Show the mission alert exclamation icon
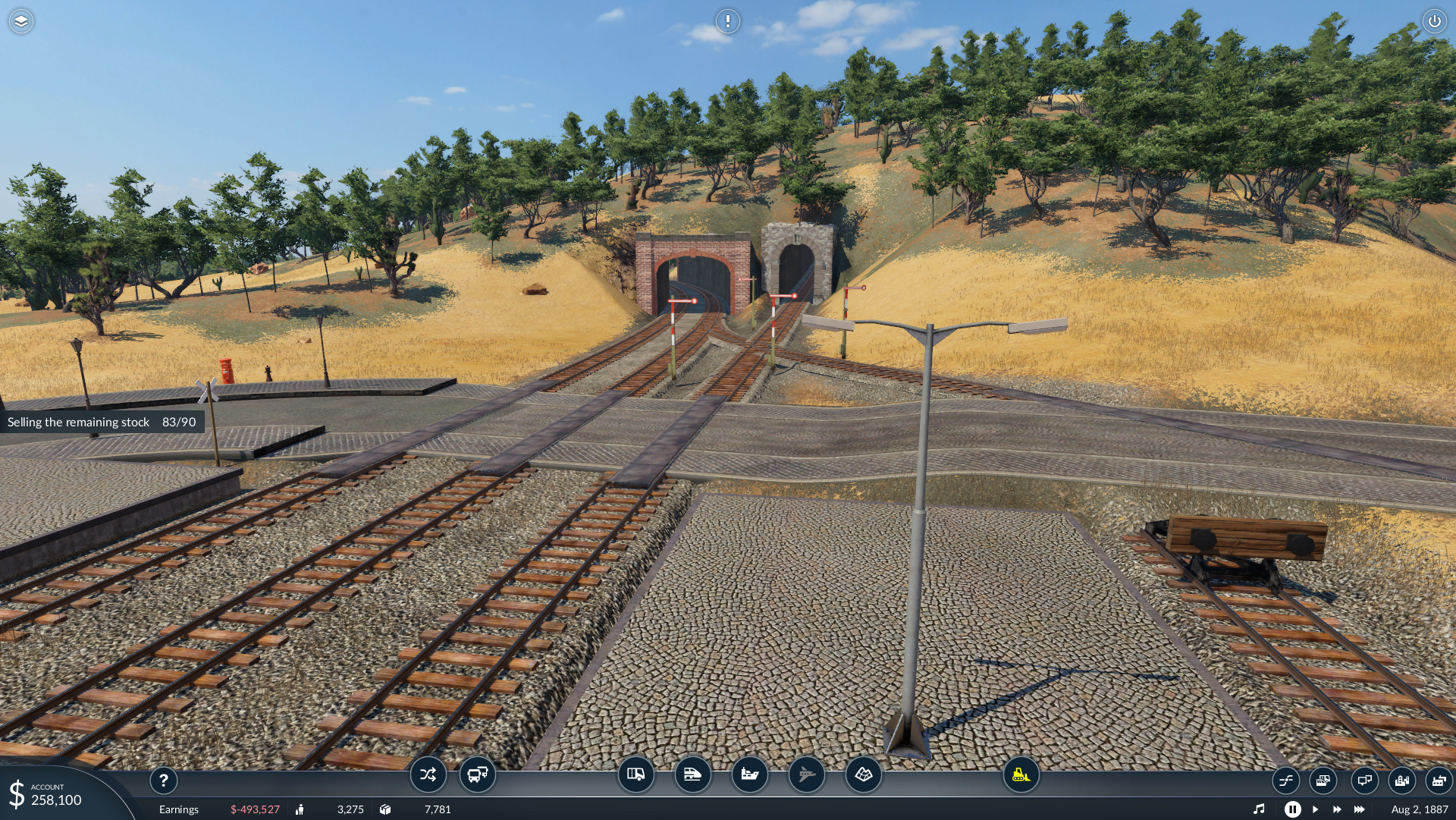This screenshot has width=1456, height=820. coord(728,21)
